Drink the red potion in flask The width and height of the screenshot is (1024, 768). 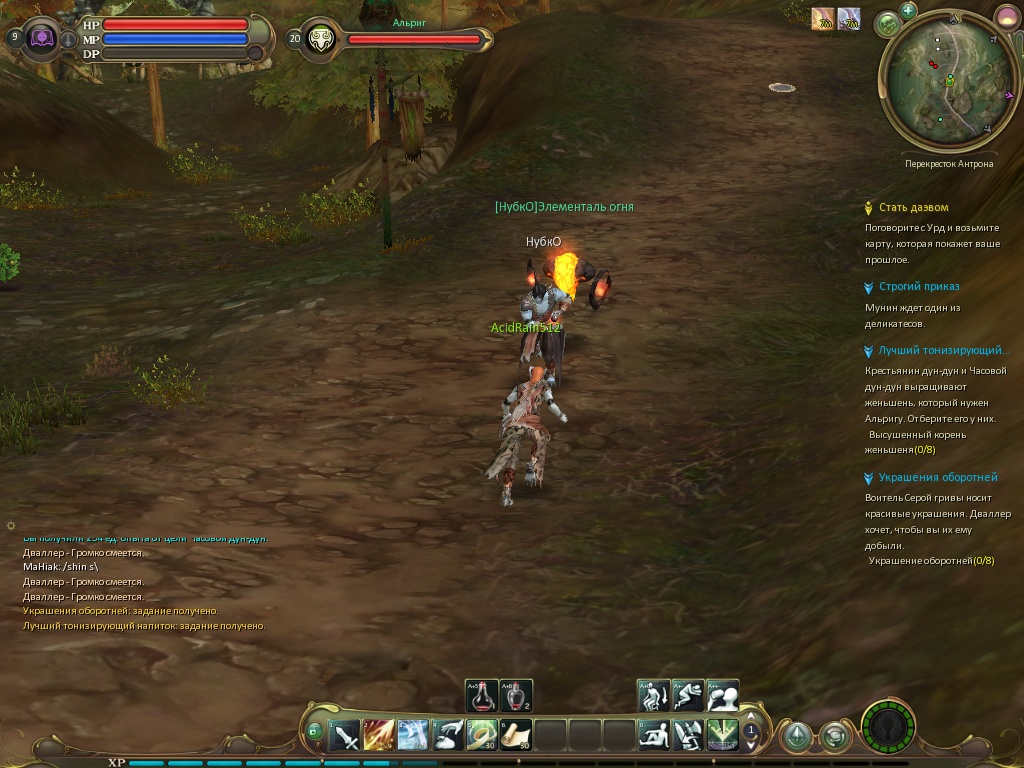482,695
